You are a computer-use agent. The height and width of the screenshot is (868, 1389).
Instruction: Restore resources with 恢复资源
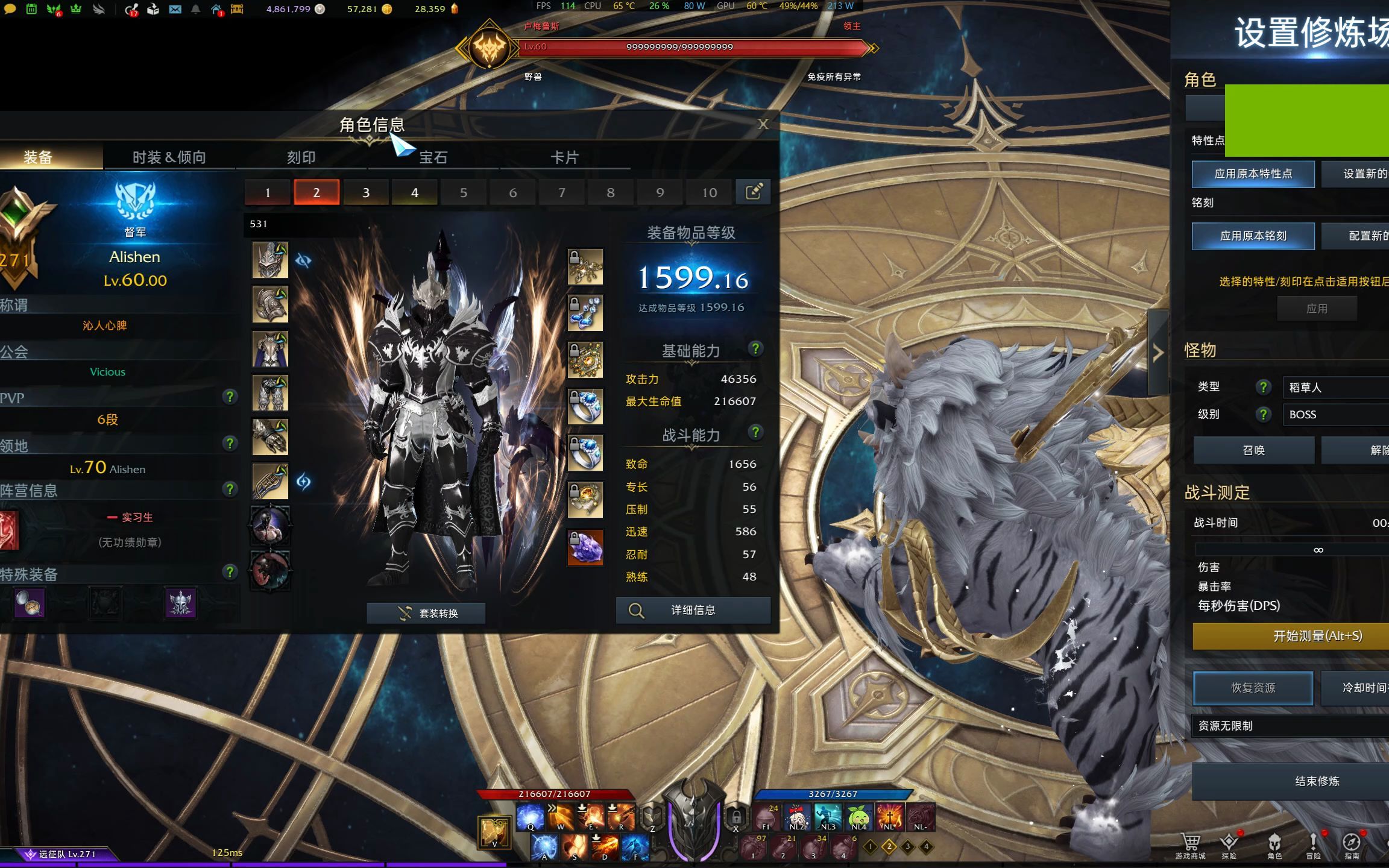click(x=1253, y=688)
